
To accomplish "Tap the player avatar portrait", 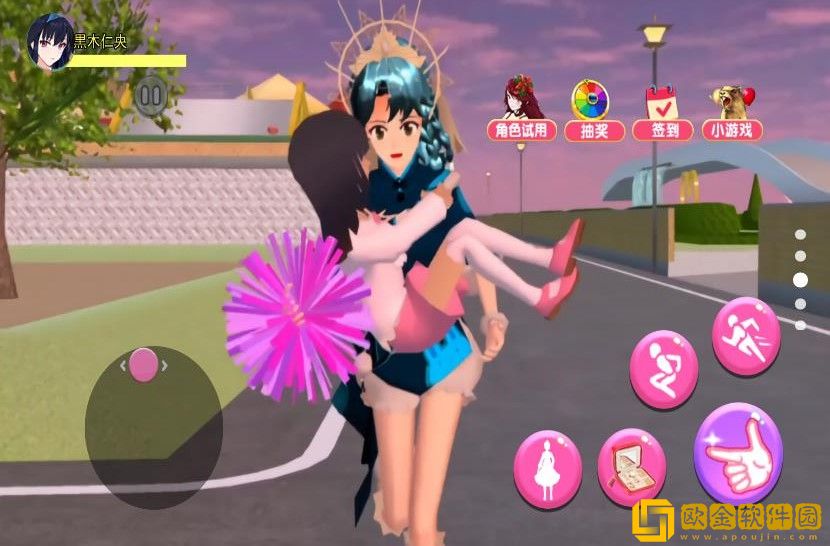I will pyautogui.click(x=47, y=41).
